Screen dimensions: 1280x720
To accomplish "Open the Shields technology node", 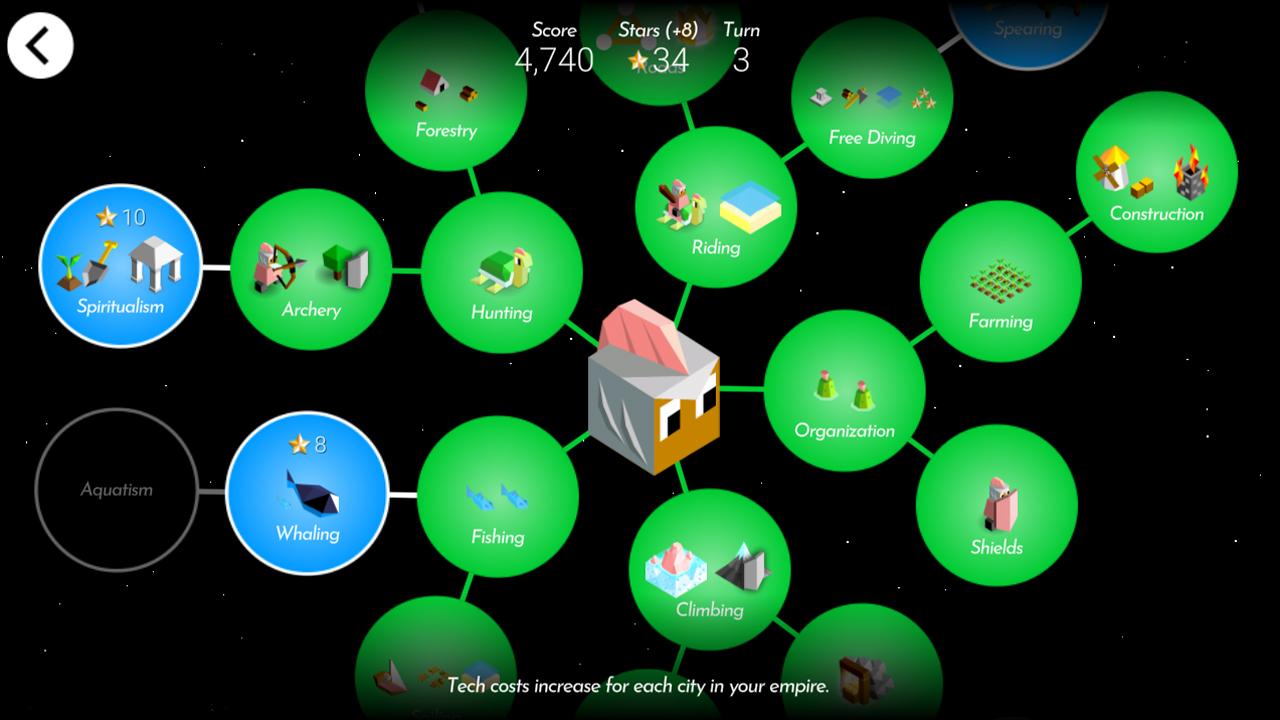I will coord(997,508).
